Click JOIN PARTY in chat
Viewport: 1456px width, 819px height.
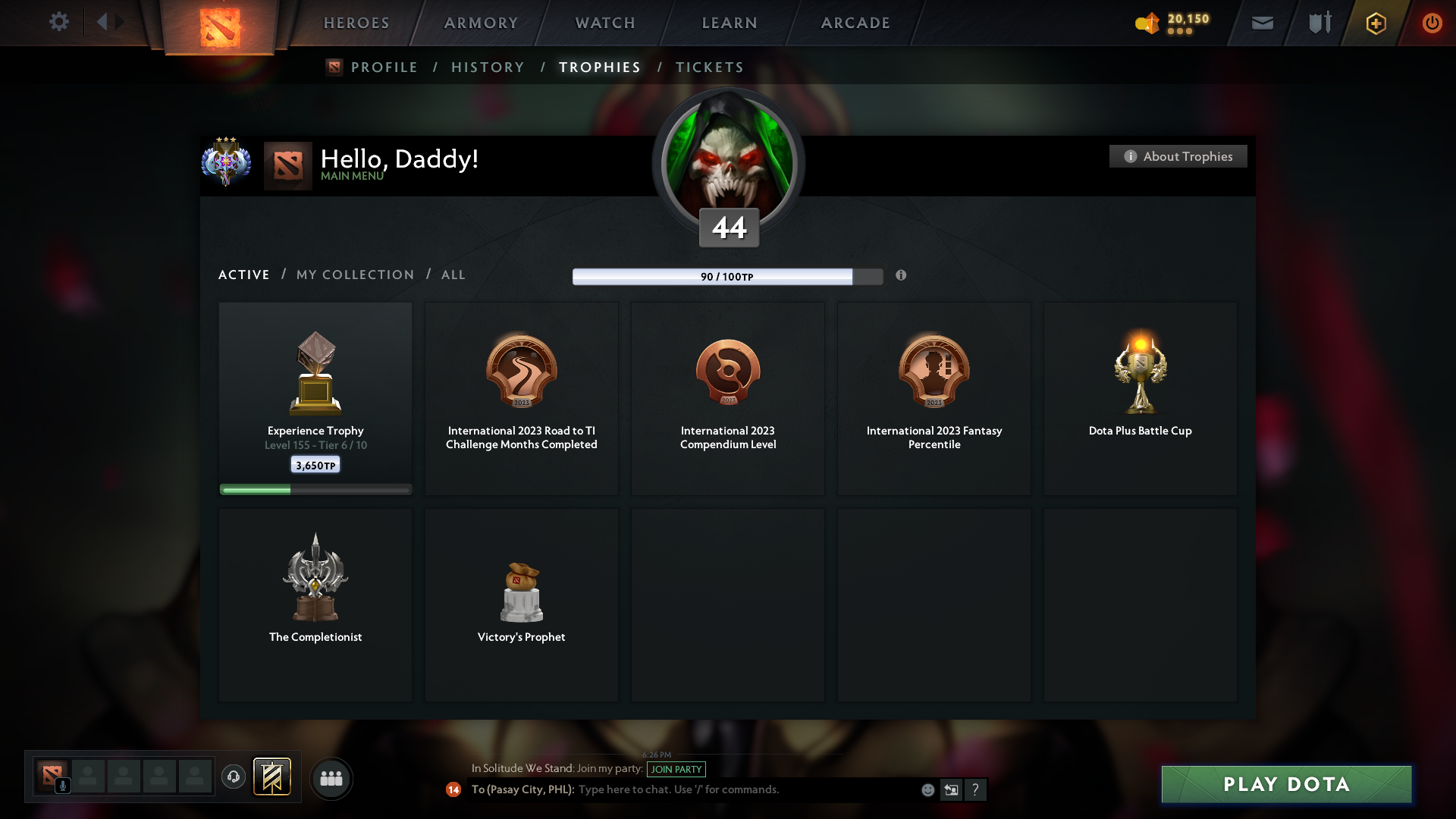click(676, 769)
